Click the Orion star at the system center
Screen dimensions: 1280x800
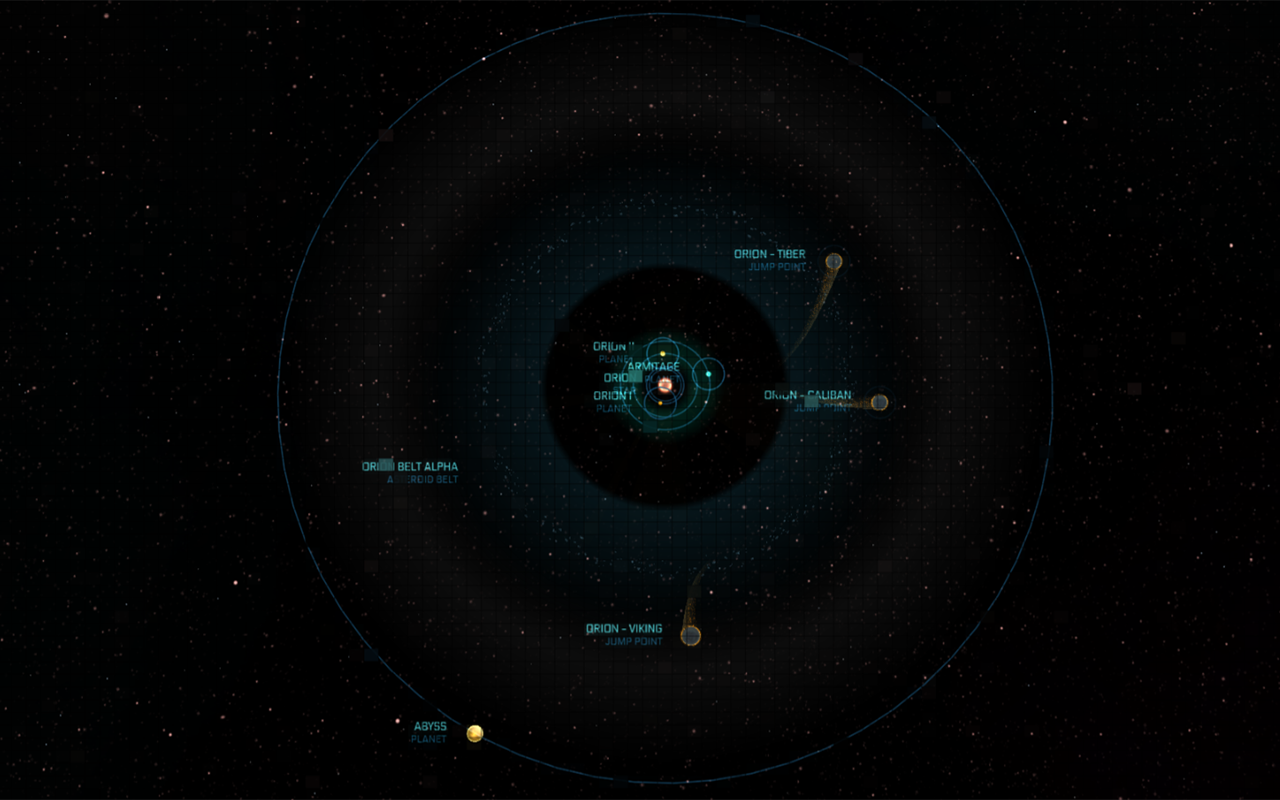664,384
